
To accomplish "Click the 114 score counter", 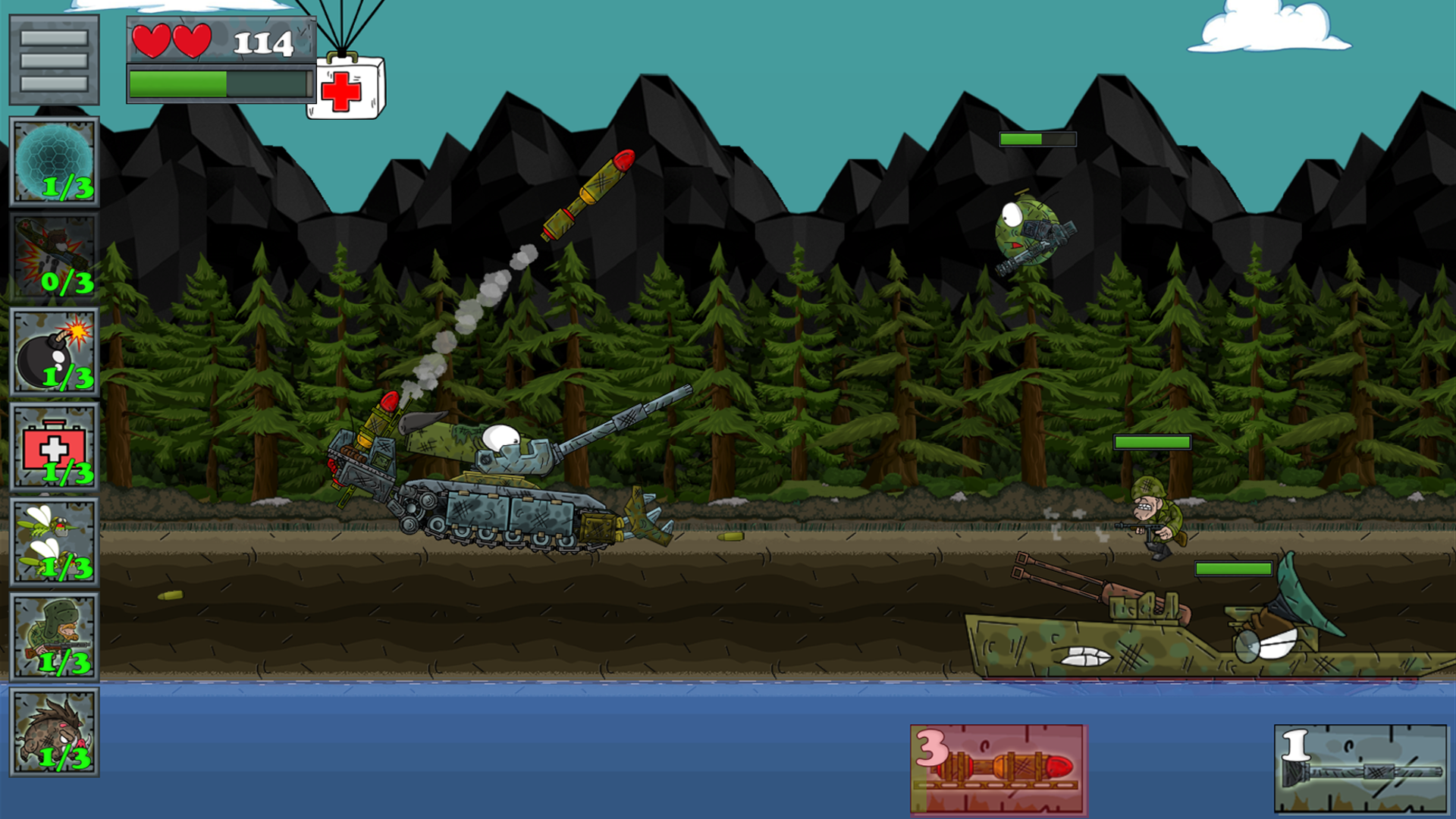I will pyautogui.click(x=262, y=44).
